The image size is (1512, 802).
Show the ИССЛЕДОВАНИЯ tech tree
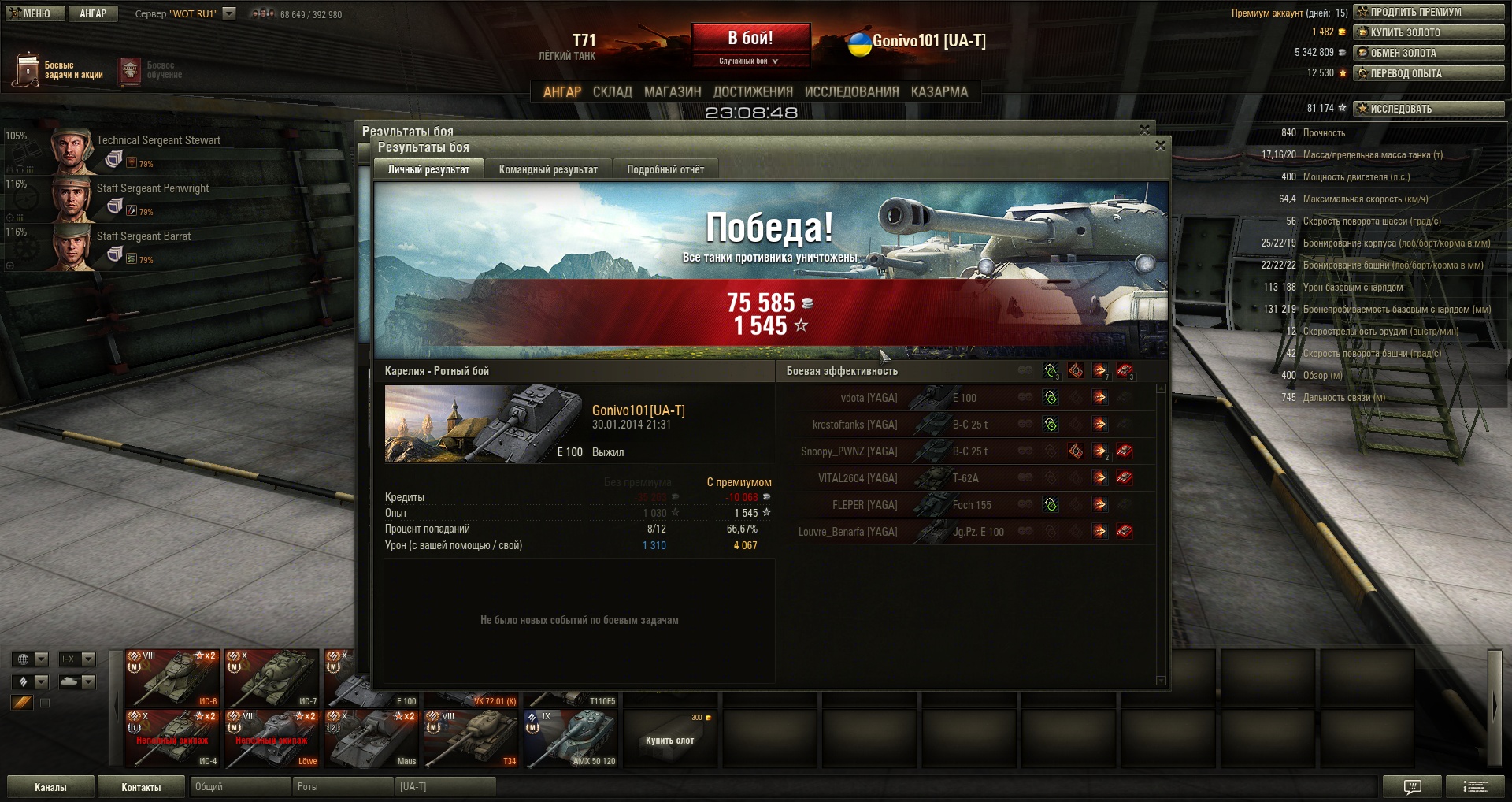[x=851, y=92]
